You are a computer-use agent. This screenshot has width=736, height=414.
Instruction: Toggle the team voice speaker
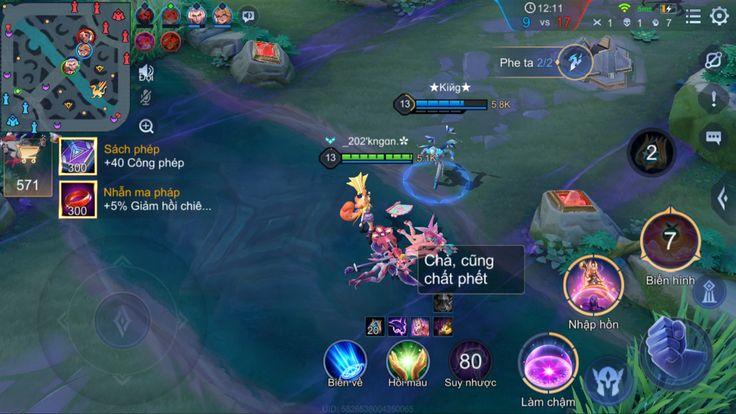tap(146, 72)
